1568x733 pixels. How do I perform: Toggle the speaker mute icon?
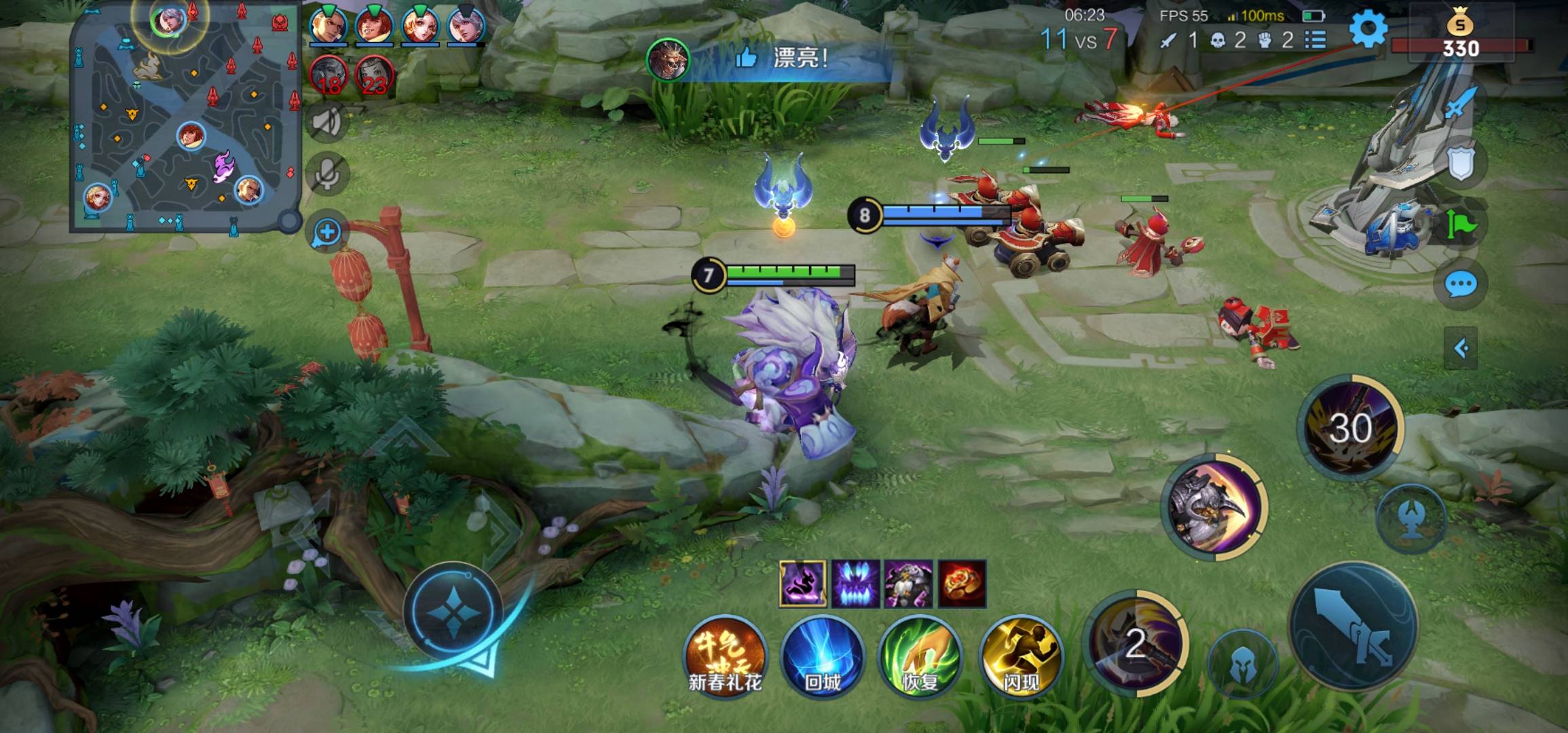(x=328, y=123)
